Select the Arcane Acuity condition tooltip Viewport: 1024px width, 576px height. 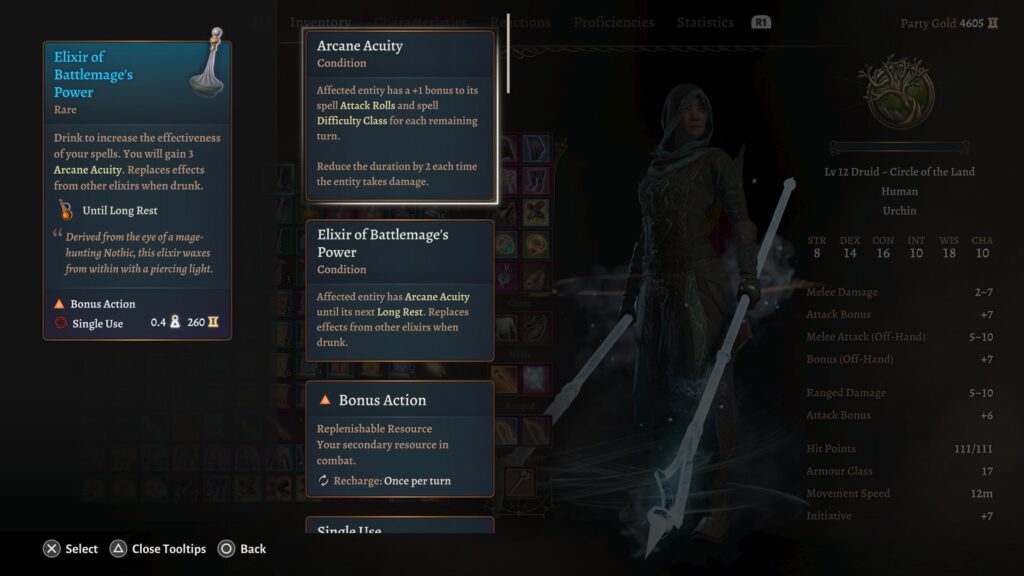(x=400, y=115)
